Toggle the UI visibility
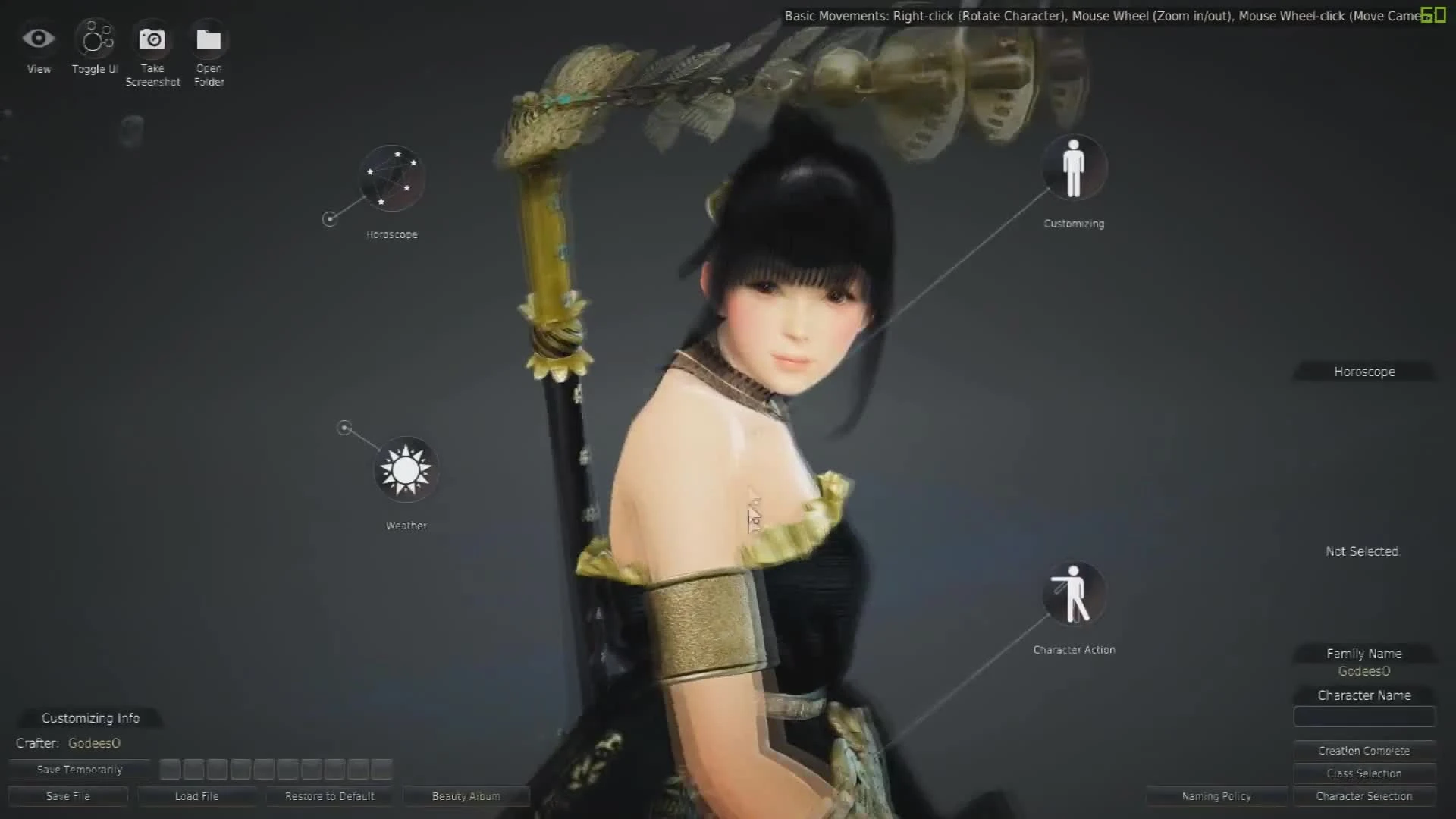This screenshot has width=1456, height=819. 94,38
